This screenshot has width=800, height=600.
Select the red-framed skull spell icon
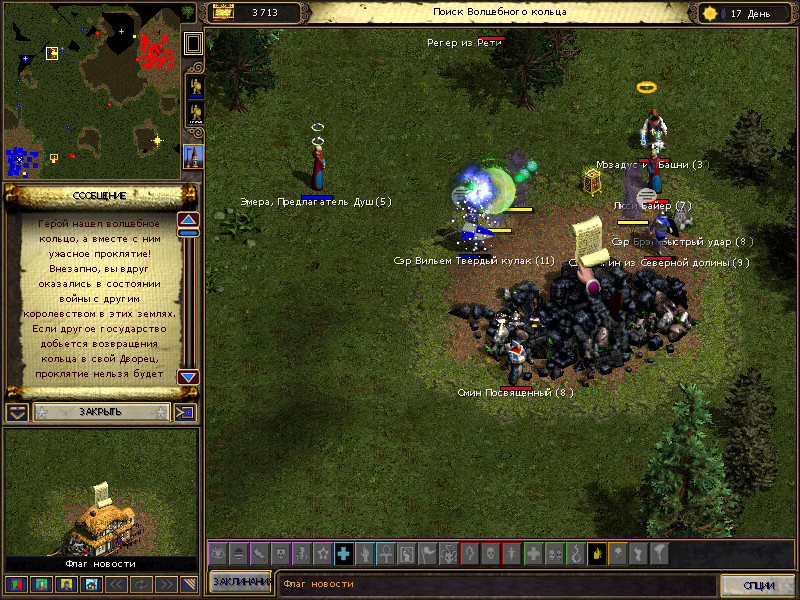tap(490, 552)
